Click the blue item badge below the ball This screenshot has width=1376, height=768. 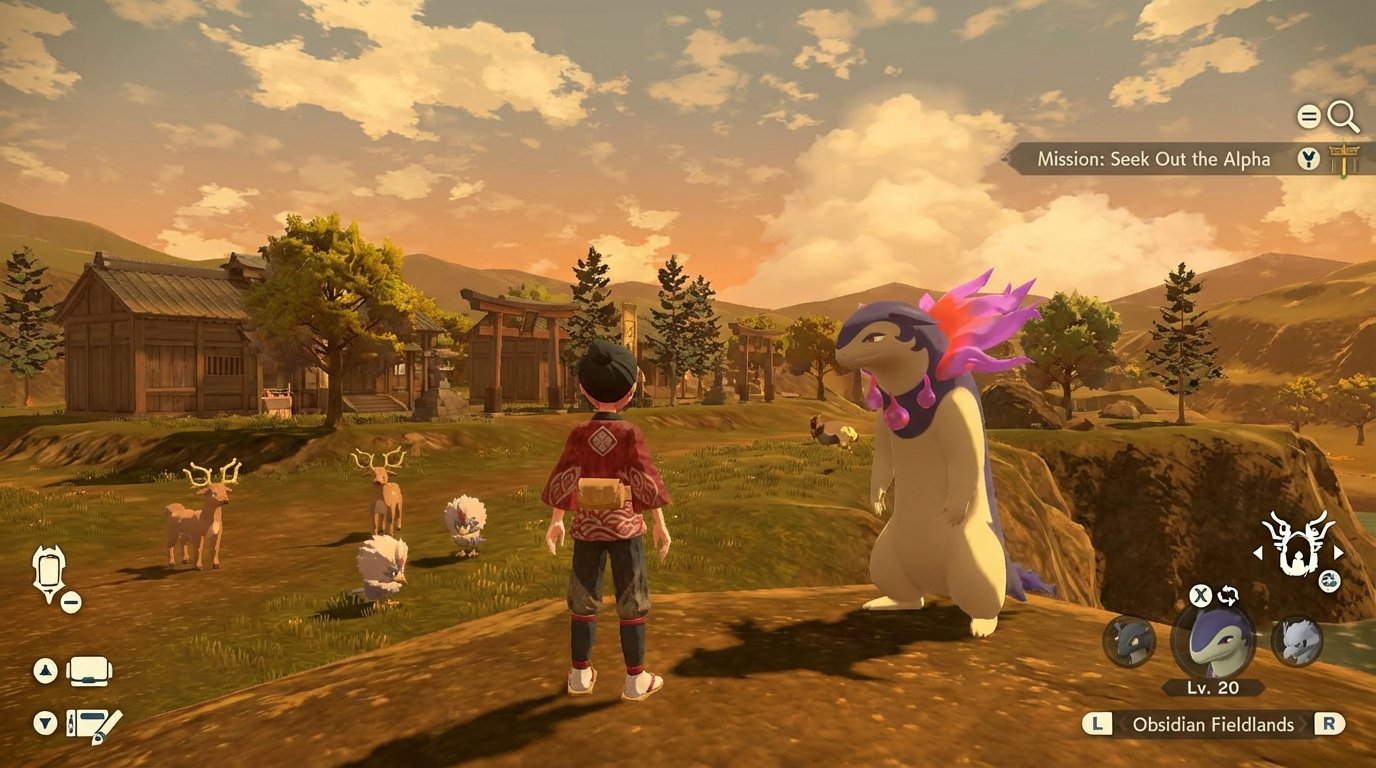(x=1329, y=581)
